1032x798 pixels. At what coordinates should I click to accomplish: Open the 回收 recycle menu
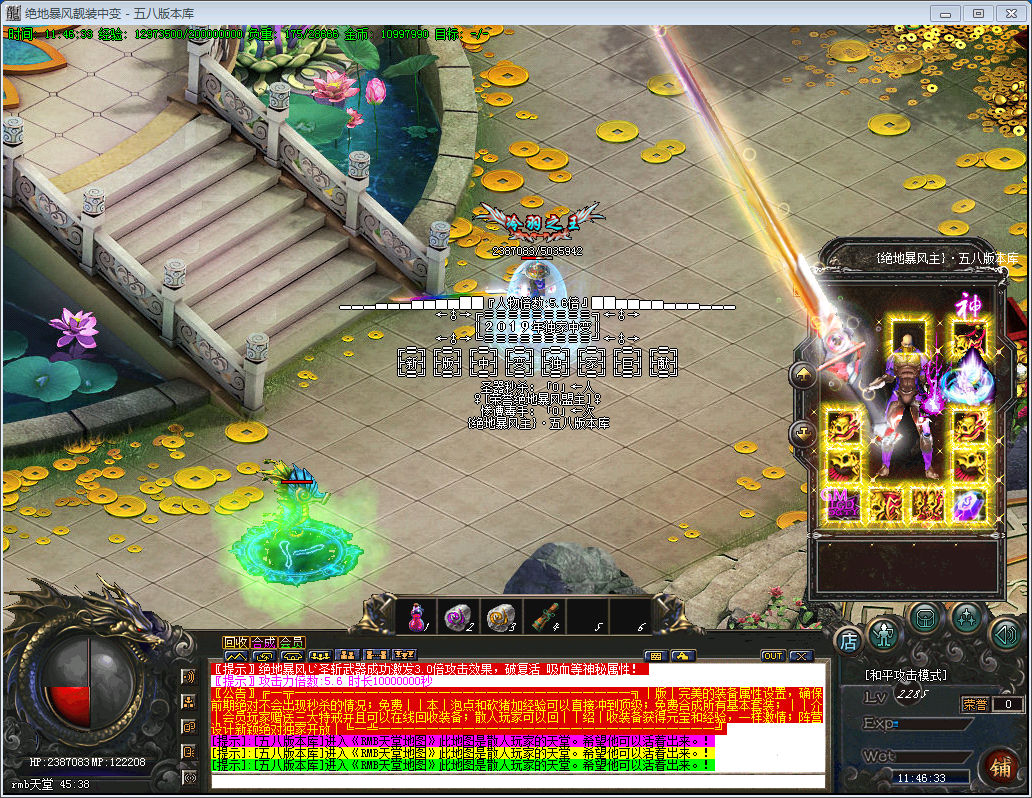point(236,642)
